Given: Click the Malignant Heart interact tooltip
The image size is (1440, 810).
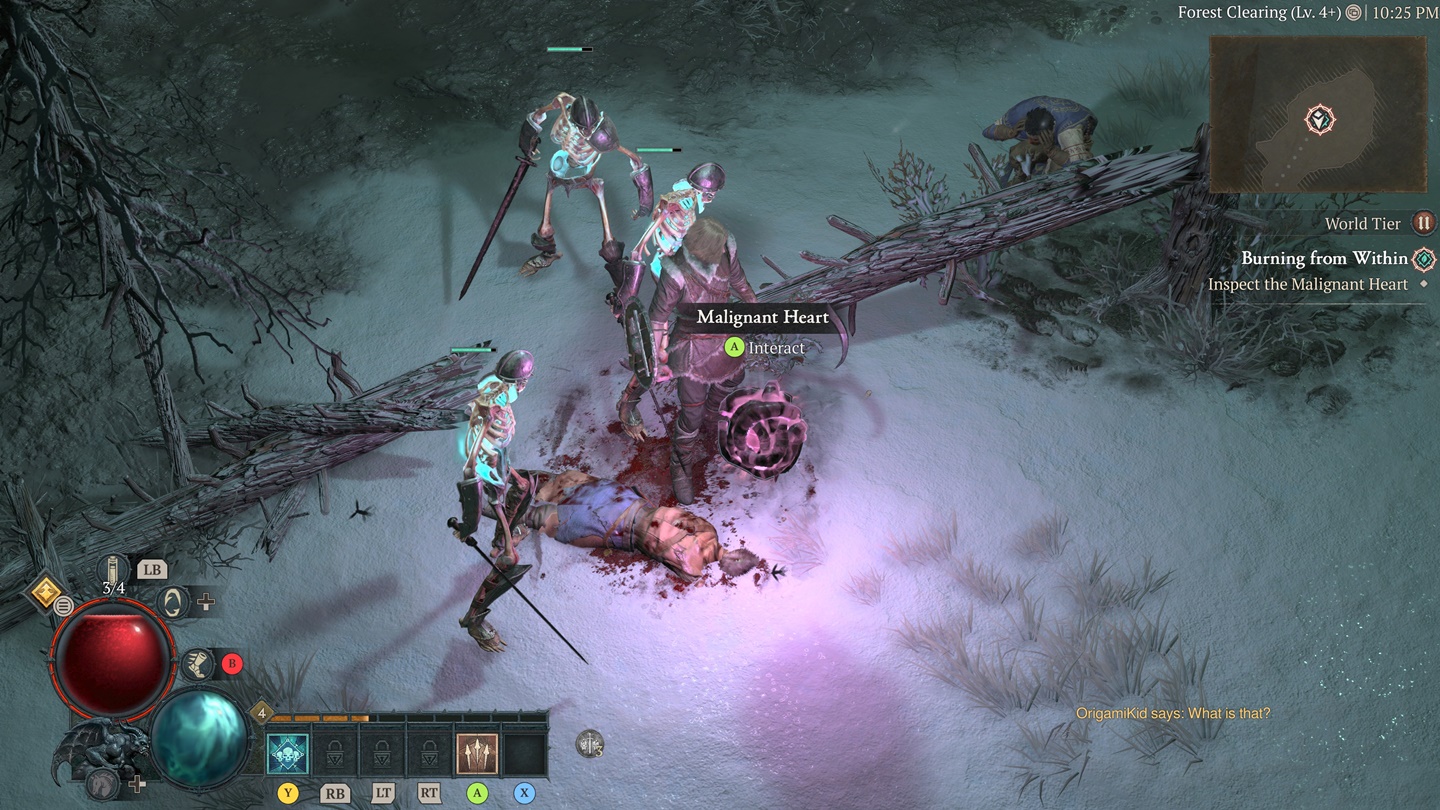Looking at the screenshot, I should 763,331.
